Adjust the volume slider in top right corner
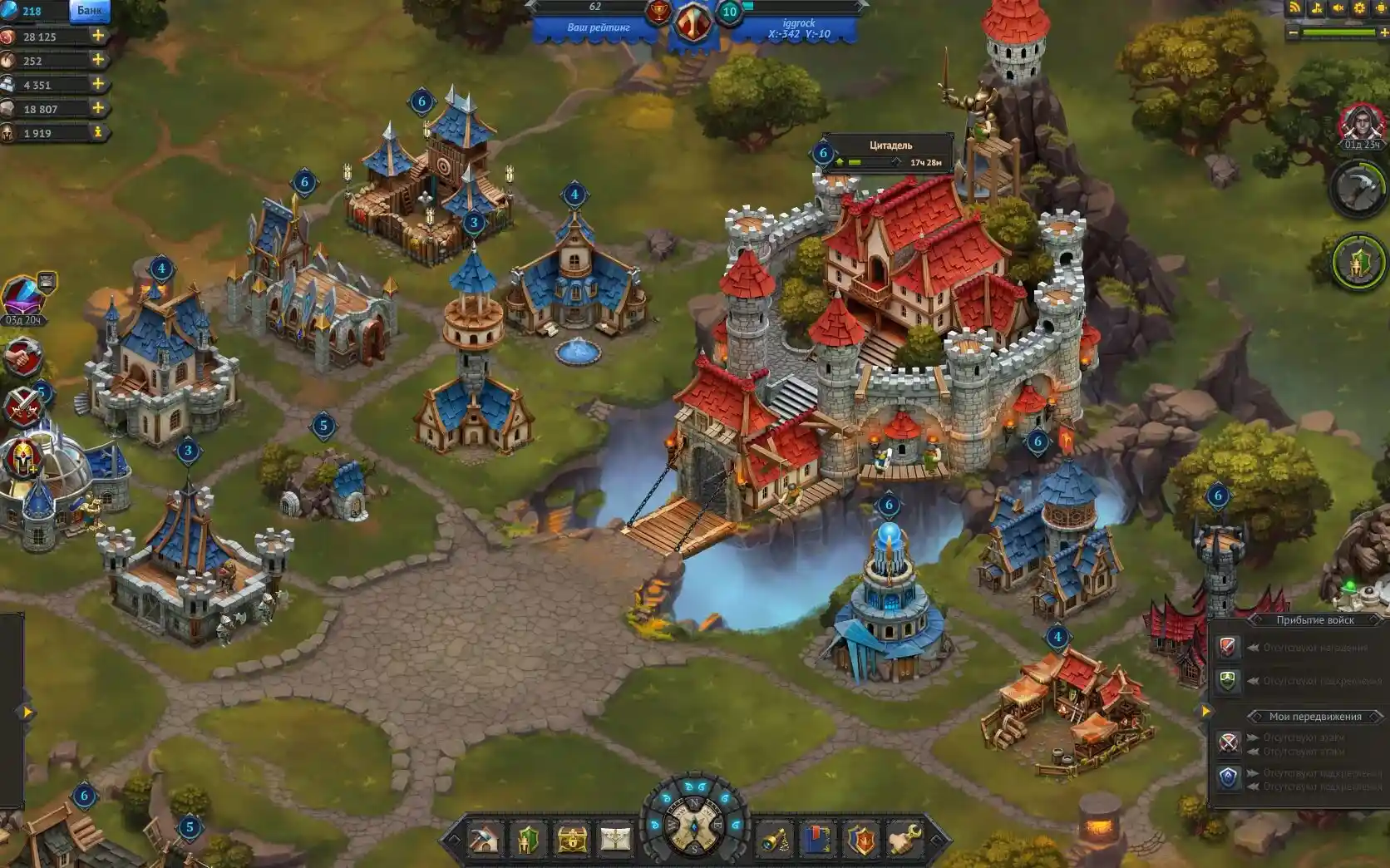Screen dimensions: 1390x868 (1338, 33)
